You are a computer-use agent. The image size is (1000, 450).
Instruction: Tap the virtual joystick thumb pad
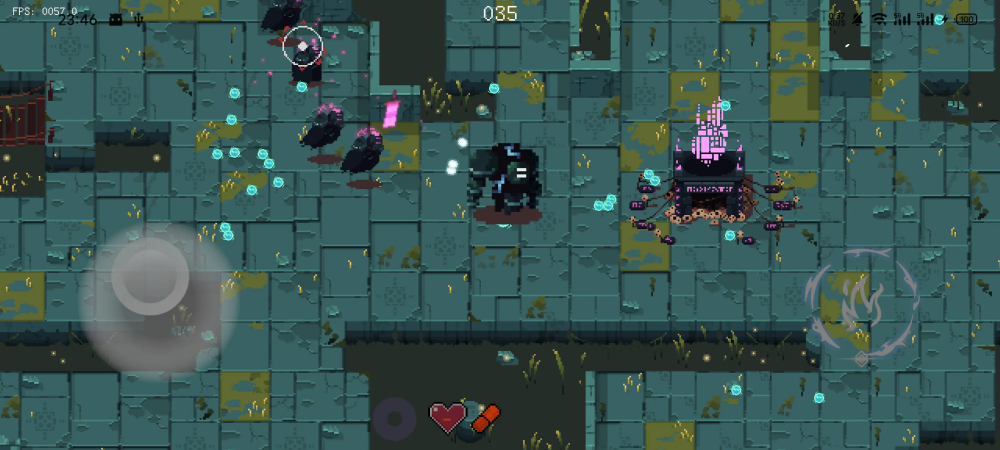point(150,276)
